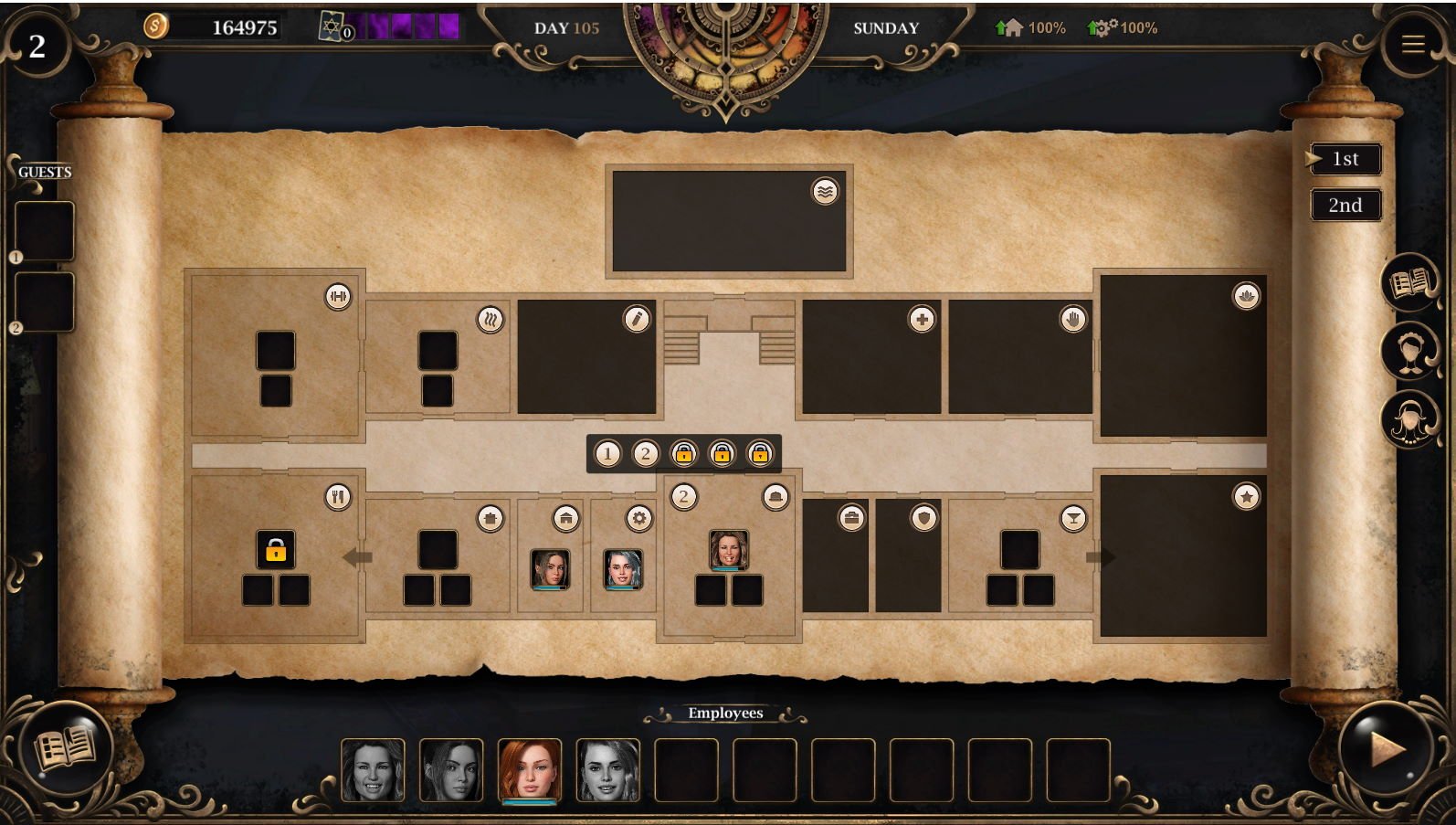
Task: Choose the corridor button numbered 1
Action: [x=607, y=453]
